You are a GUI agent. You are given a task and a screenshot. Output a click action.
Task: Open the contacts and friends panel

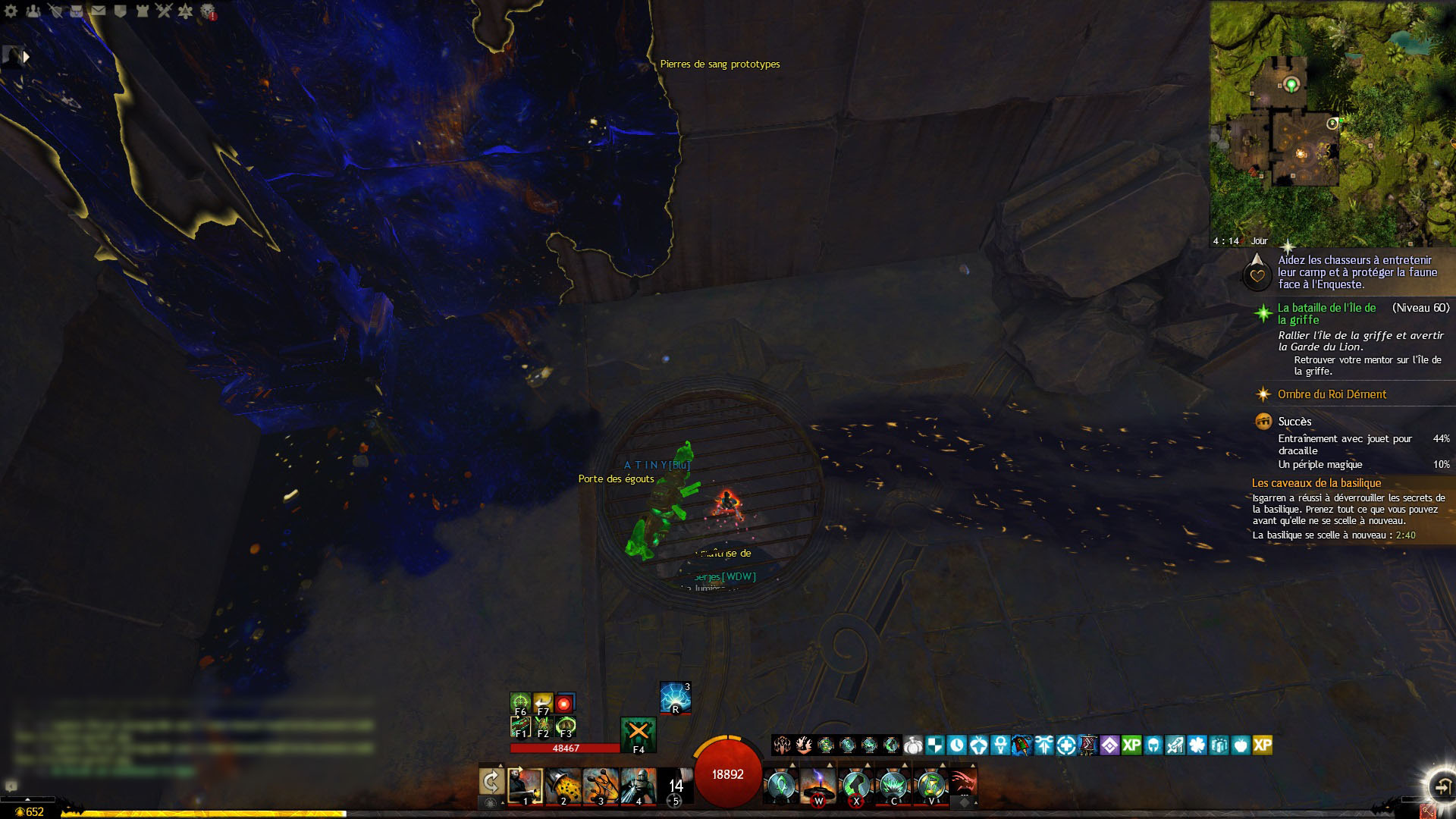(x=33, y=11)
